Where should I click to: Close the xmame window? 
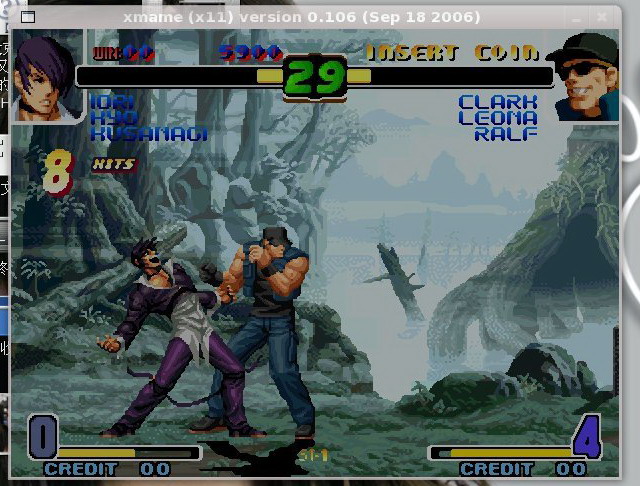(x=602, y=17)
